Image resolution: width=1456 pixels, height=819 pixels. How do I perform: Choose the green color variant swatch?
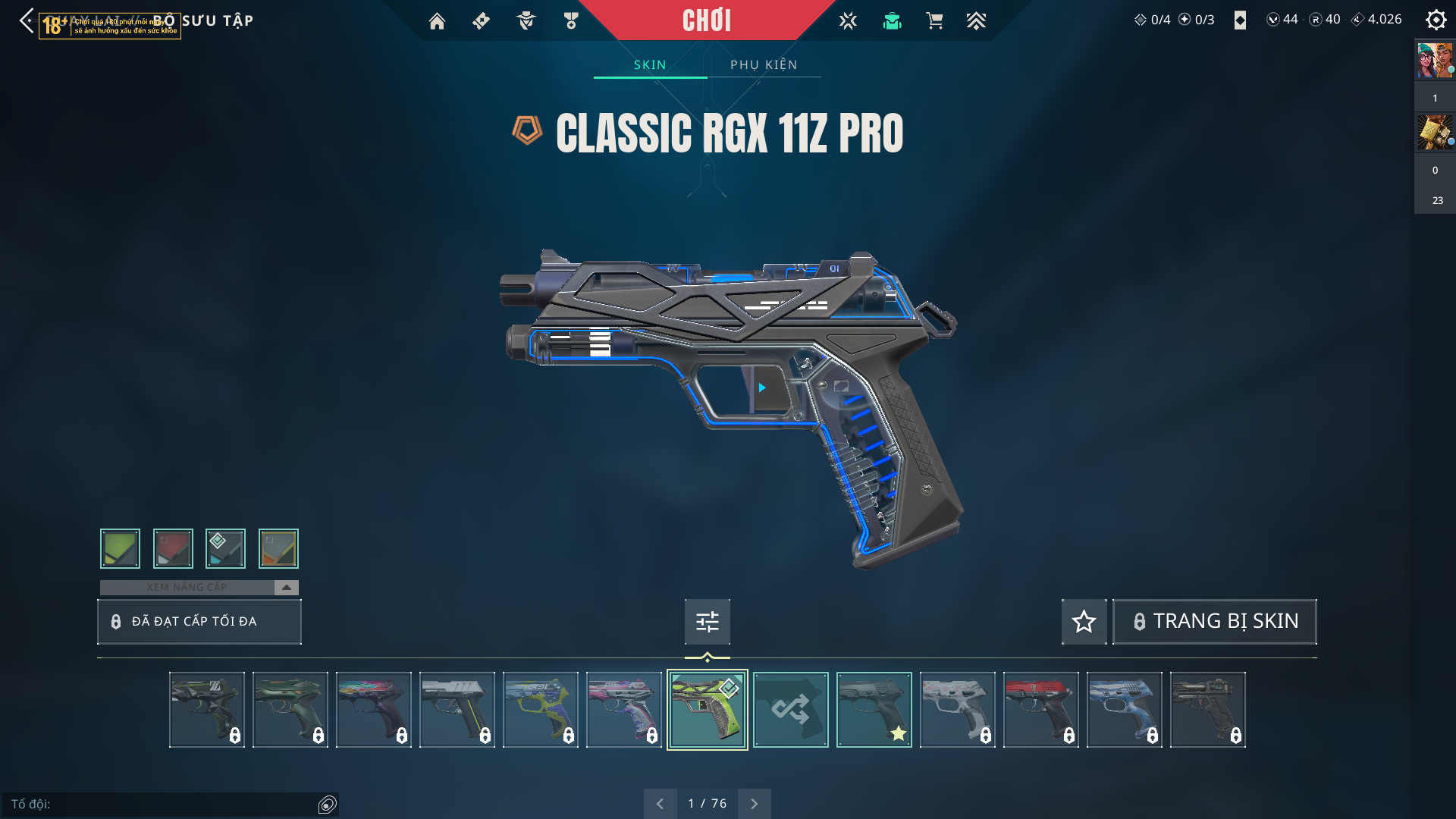point(120,548)
